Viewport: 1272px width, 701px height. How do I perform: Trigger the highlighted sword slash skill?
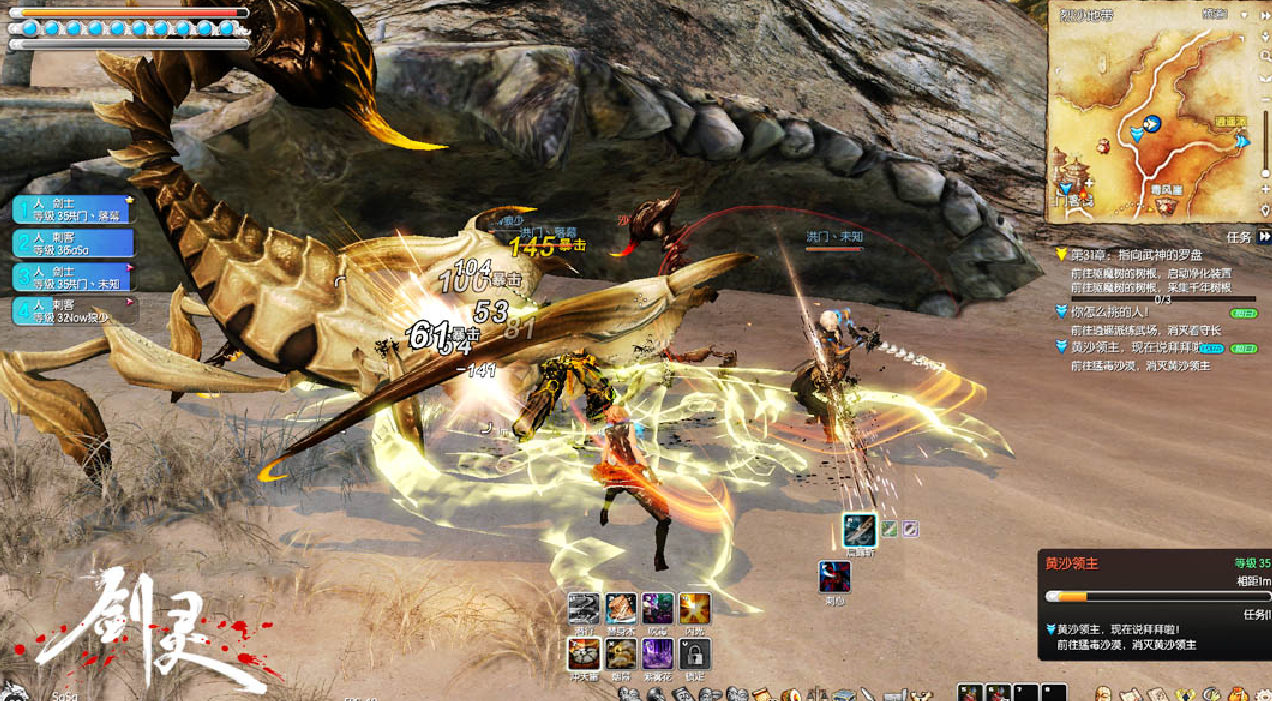click(859, 530)
